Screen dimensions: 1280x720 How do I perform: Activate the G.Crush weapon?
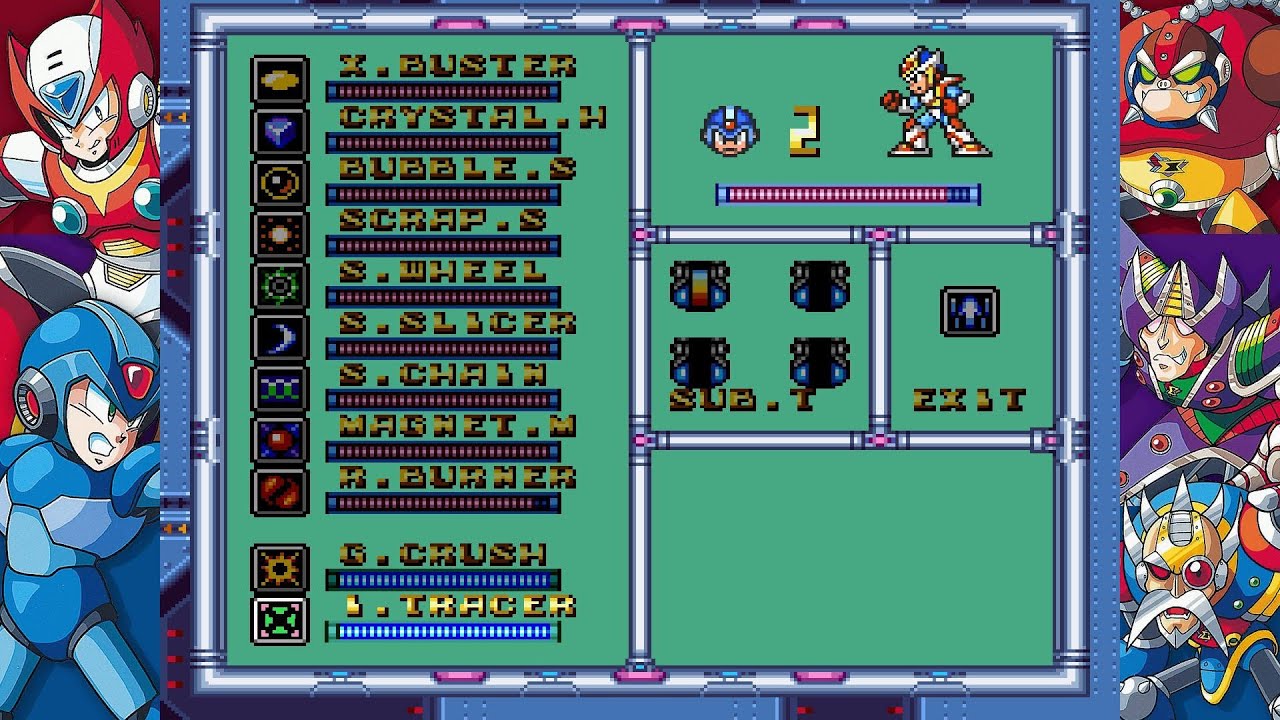[443, 554]
